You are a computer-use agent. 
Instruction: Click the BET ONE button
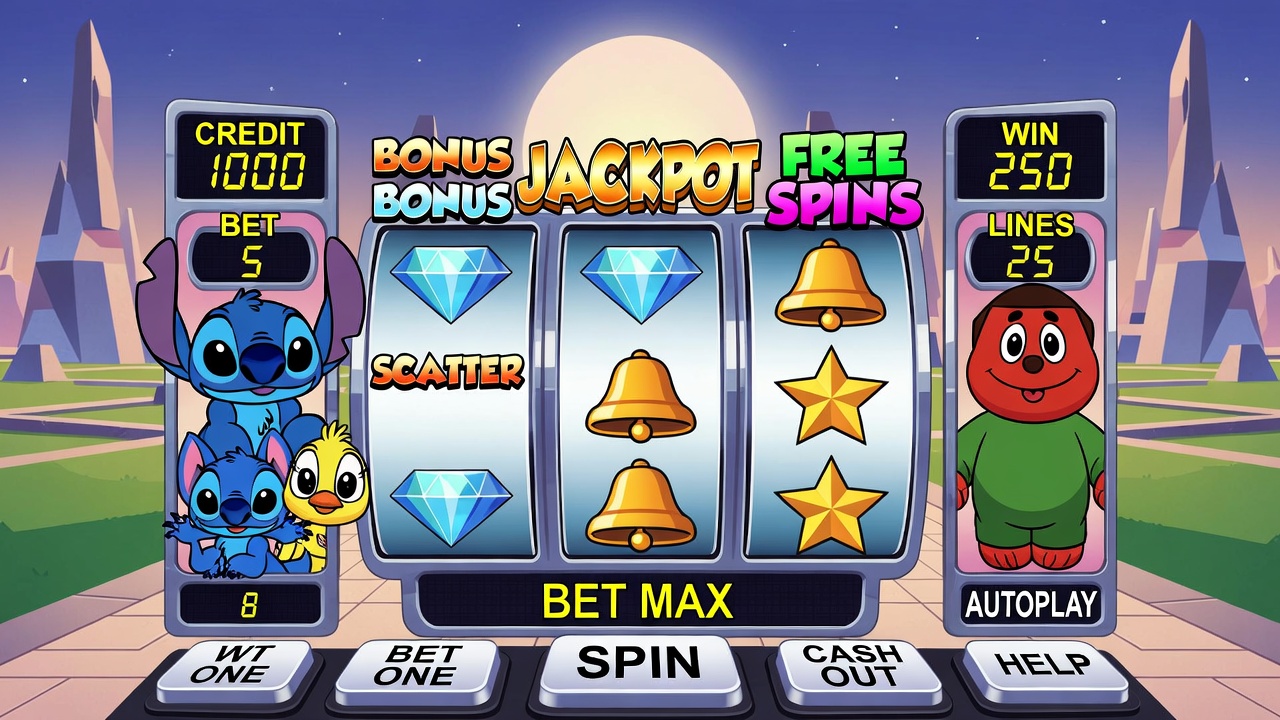418,667
